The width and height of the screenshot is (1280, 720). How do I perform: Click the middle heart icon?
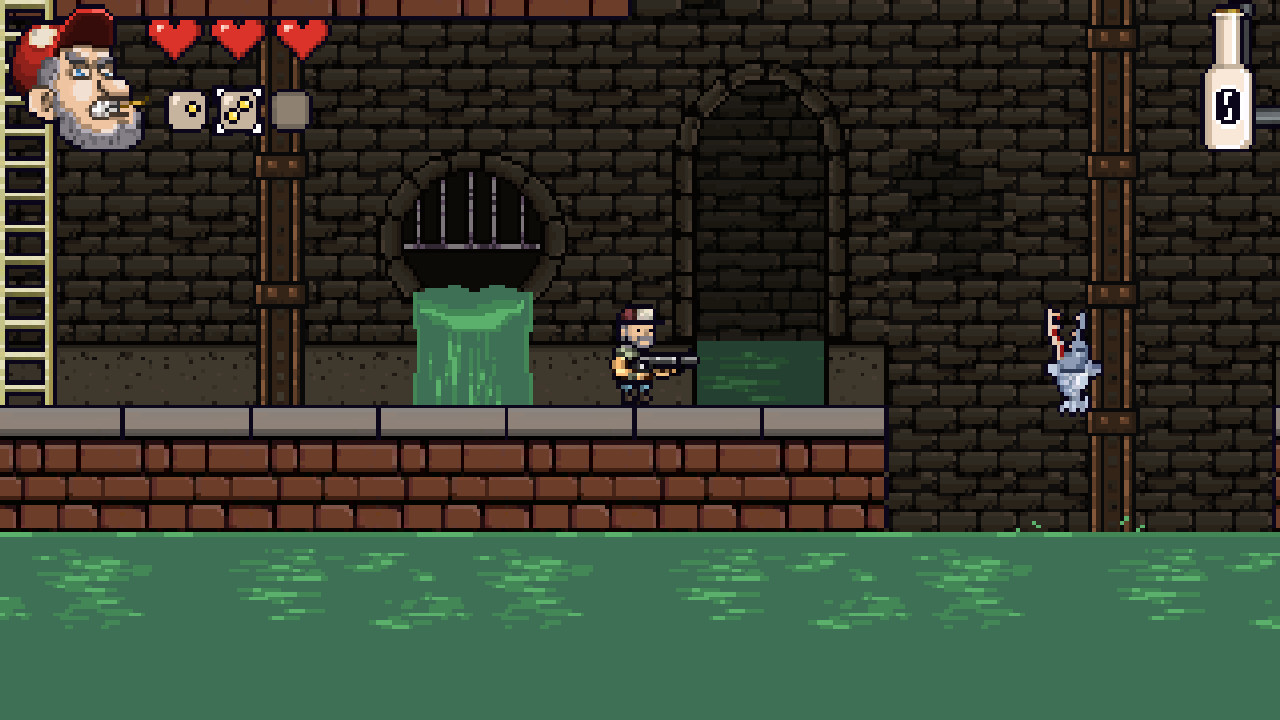235,35
